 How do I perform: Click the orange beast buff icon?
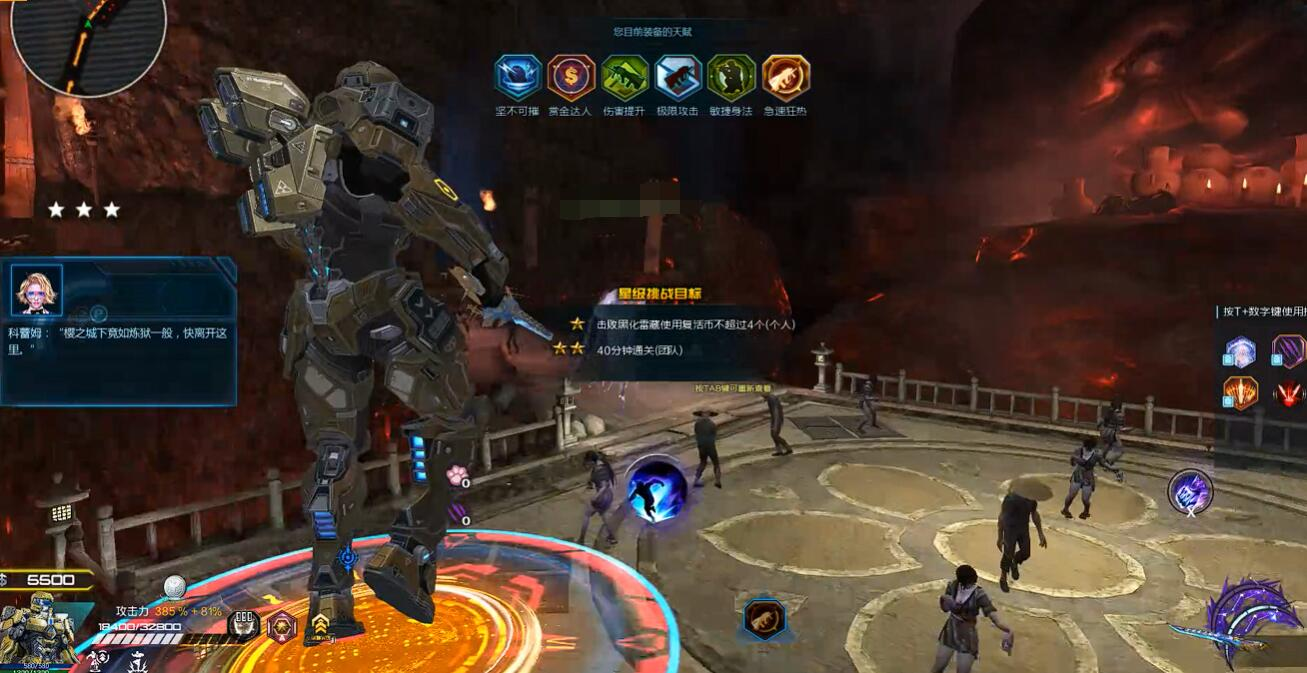(764, 619)
